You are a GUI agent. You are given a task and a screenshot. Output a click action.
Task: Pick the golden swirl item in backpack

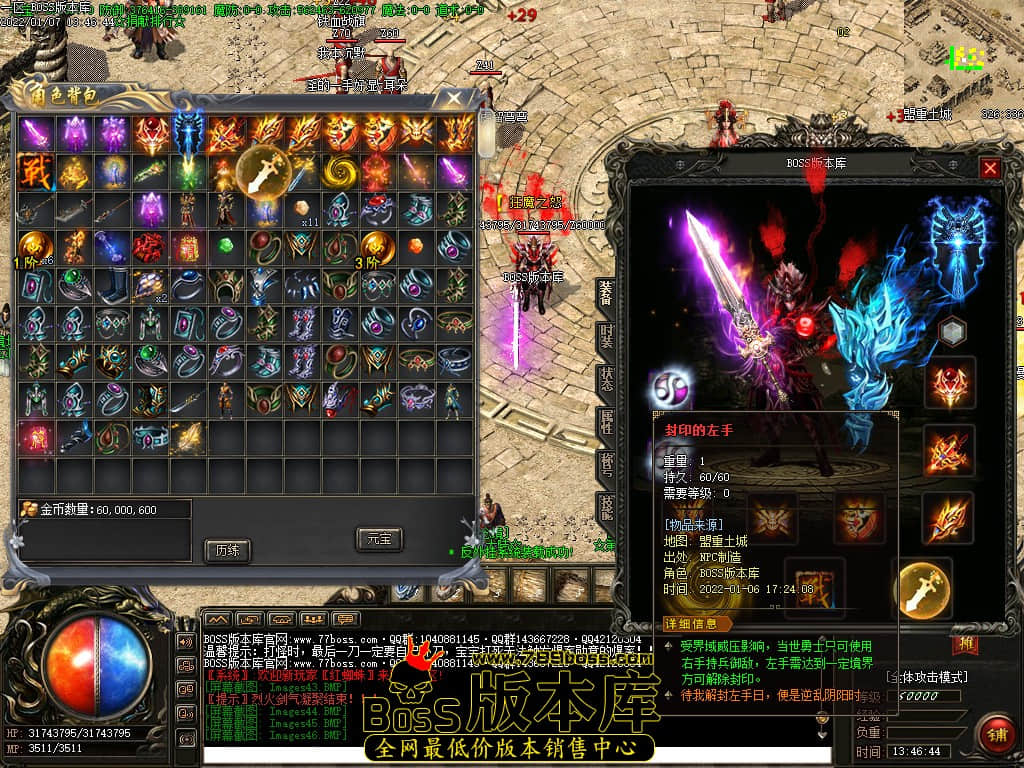(x=340, y=171)
